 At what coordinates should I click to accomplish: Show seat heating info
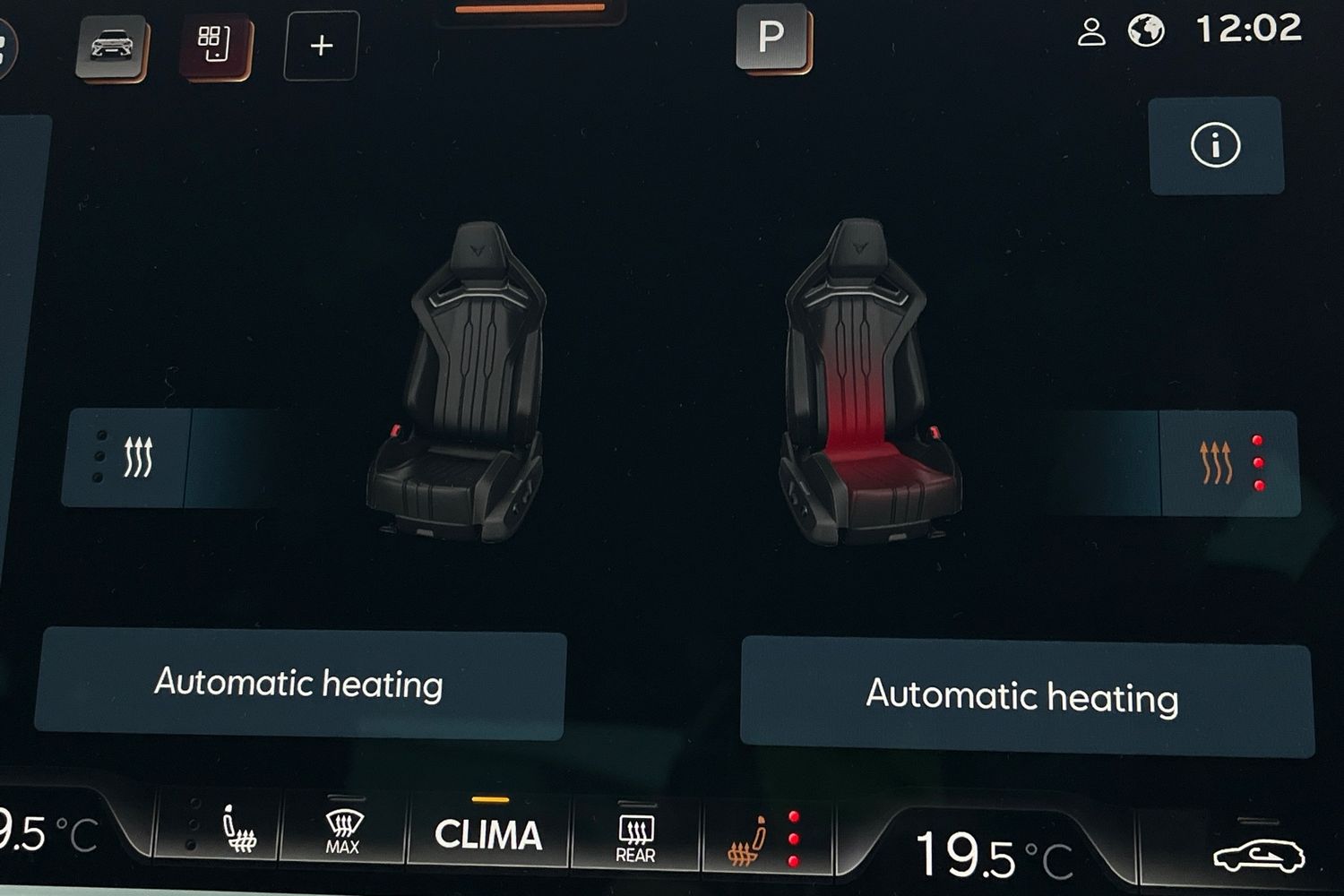click(x=1215, y=146)
